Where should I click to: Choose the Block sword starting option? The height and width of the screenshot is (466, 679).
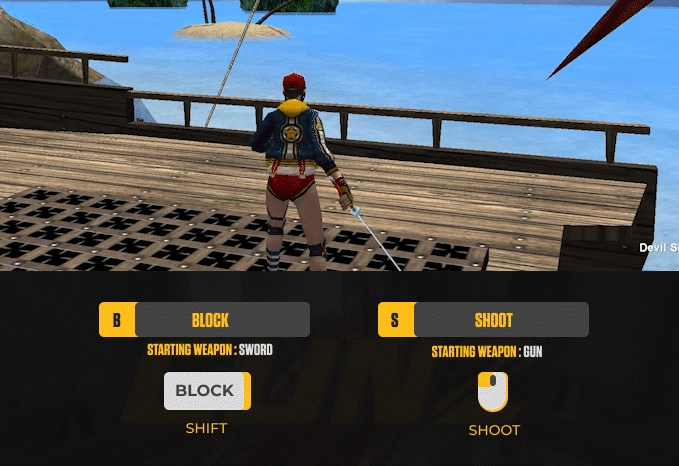point(205,320)
